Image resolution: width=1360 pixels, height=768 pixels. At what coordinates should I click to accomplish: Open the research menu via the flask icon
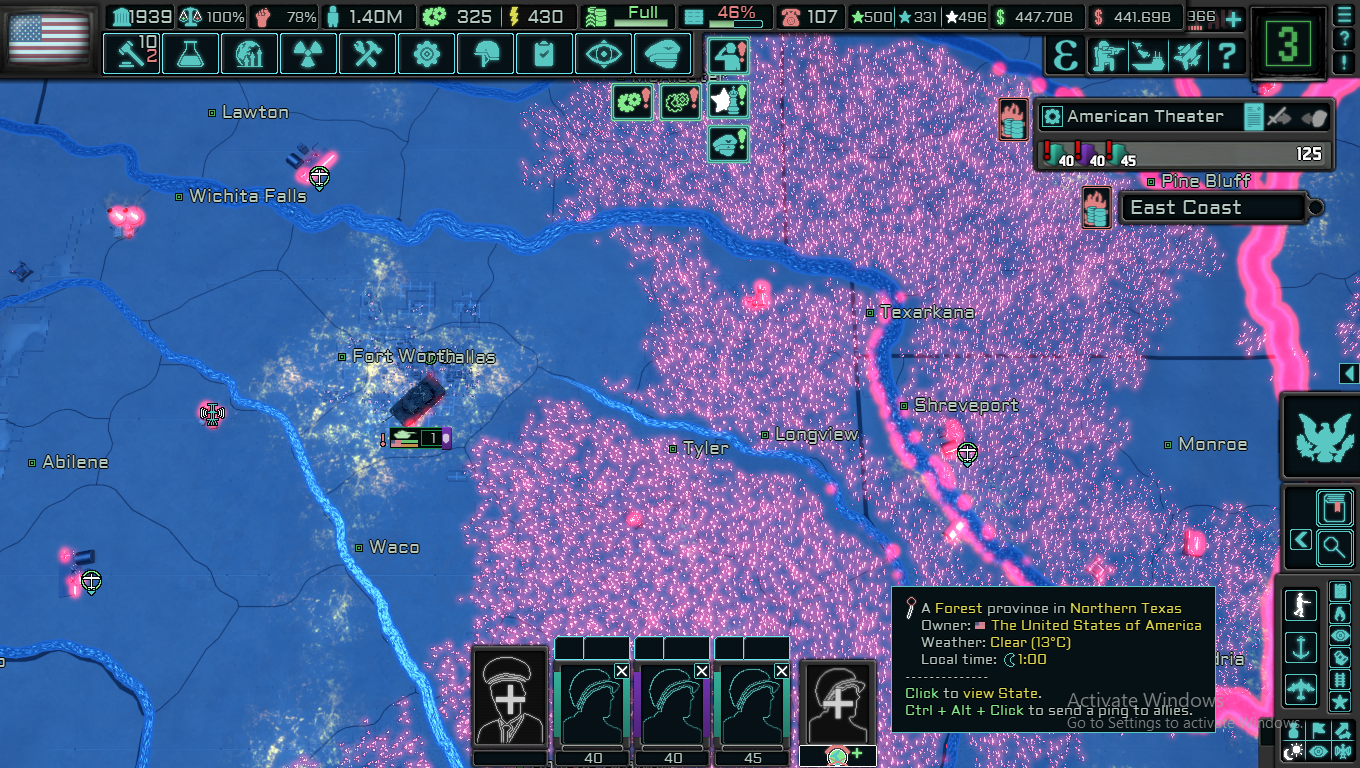(190, 53)
